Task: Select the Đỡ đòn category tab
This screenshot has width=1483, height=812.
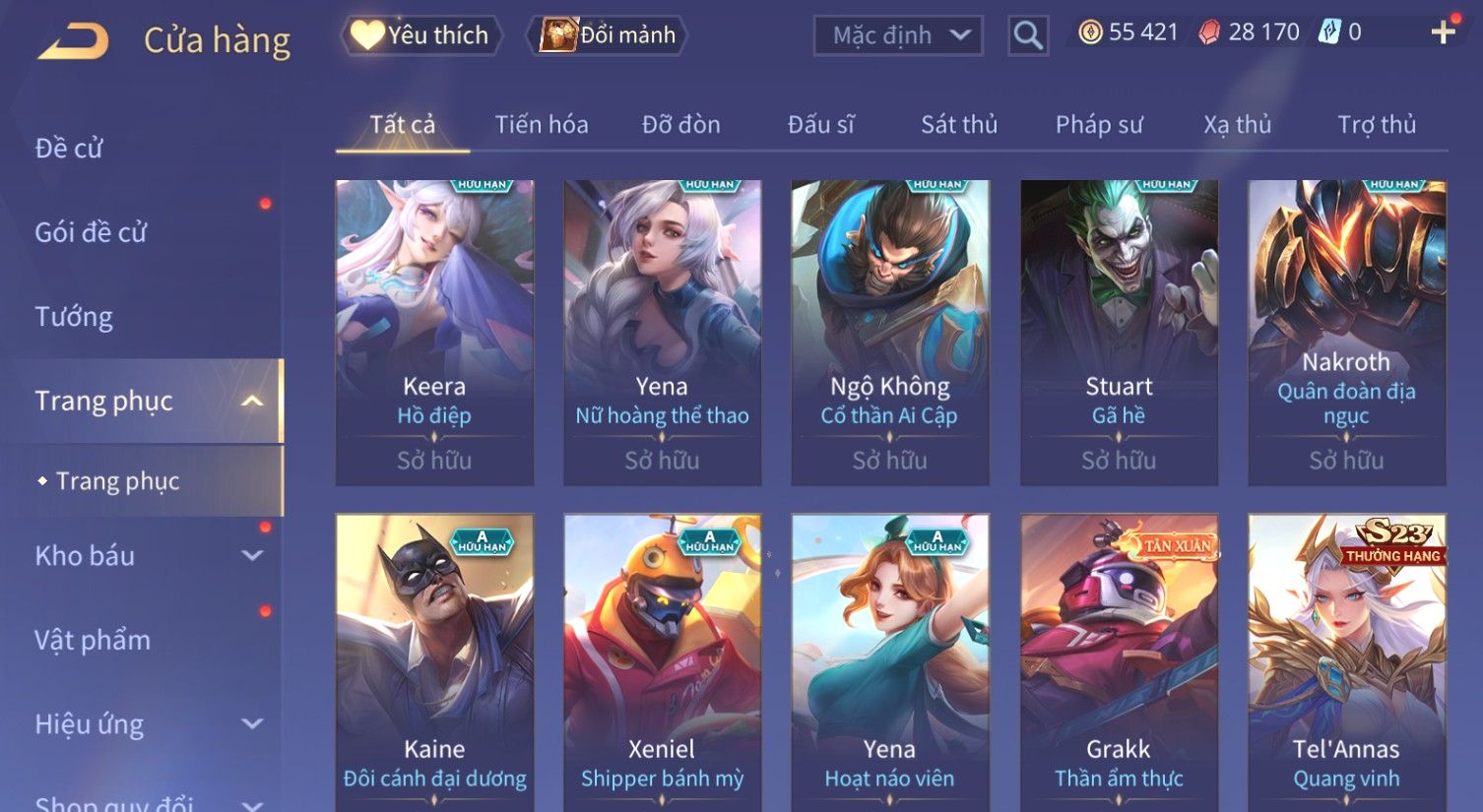Action: coord(680,125)
